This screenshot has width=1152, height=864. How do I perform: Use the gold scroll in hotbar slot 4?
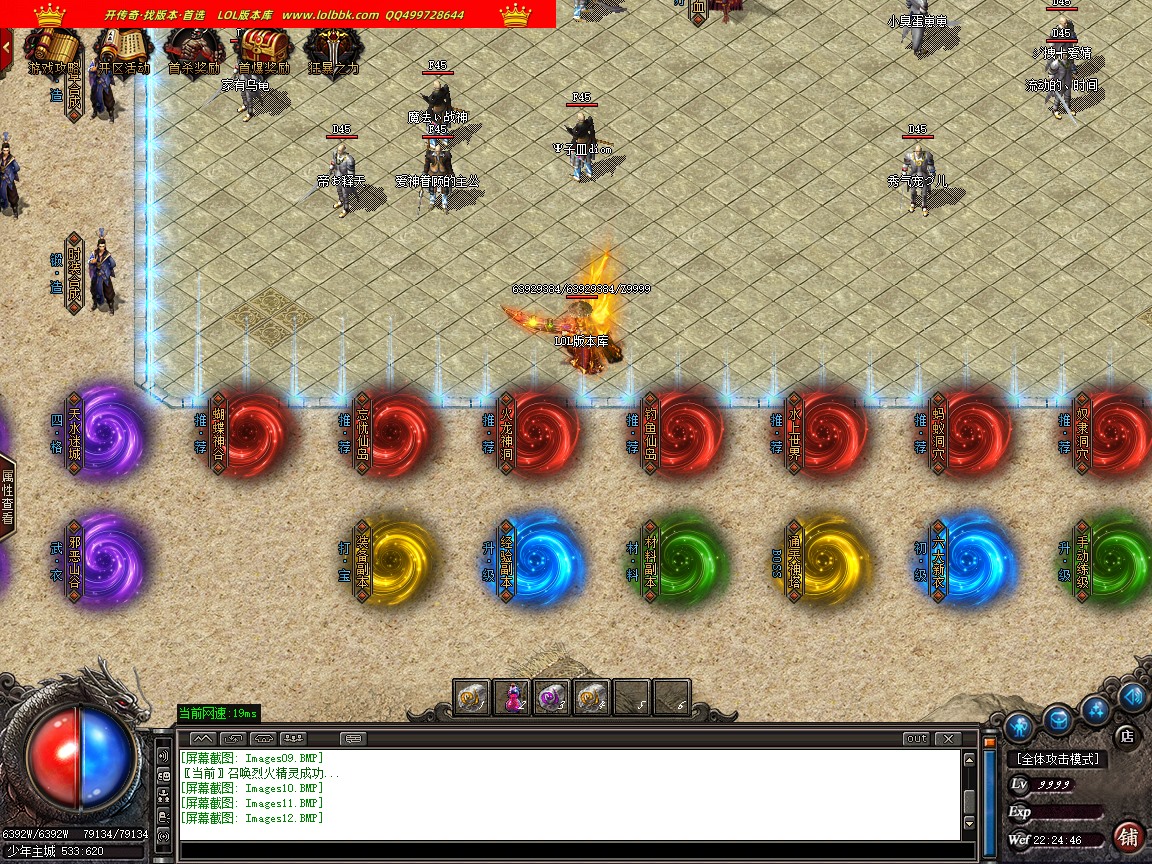pos(591,697)
